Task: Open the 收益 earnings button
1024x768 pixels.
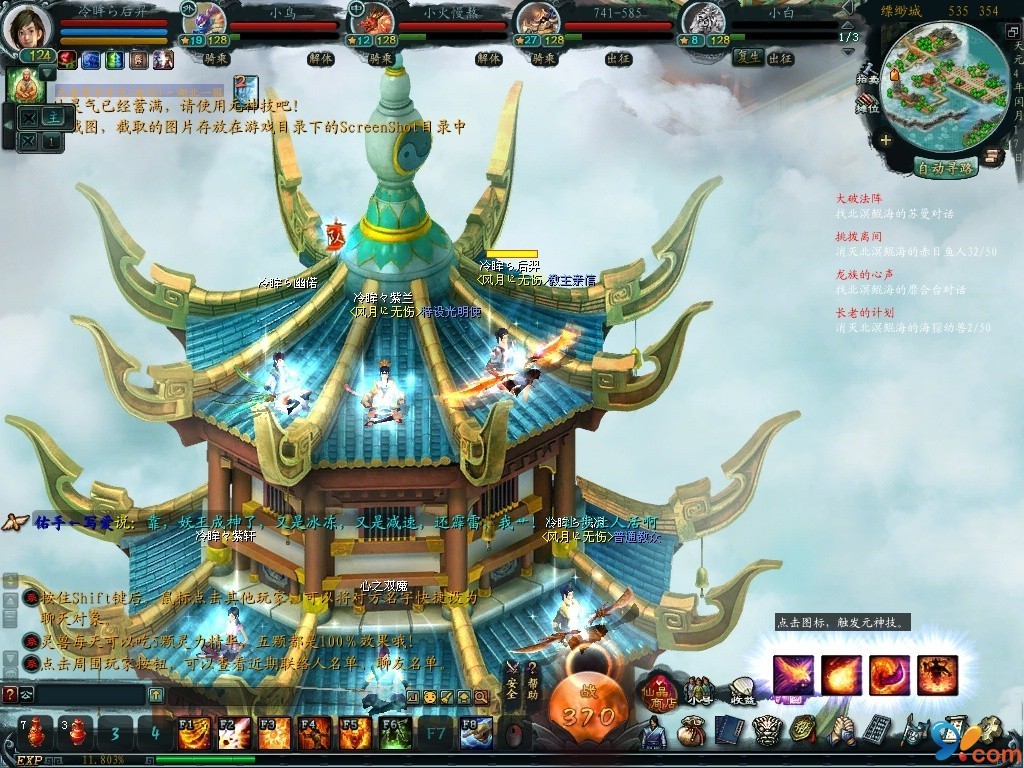Action: (x=741, y=690)
